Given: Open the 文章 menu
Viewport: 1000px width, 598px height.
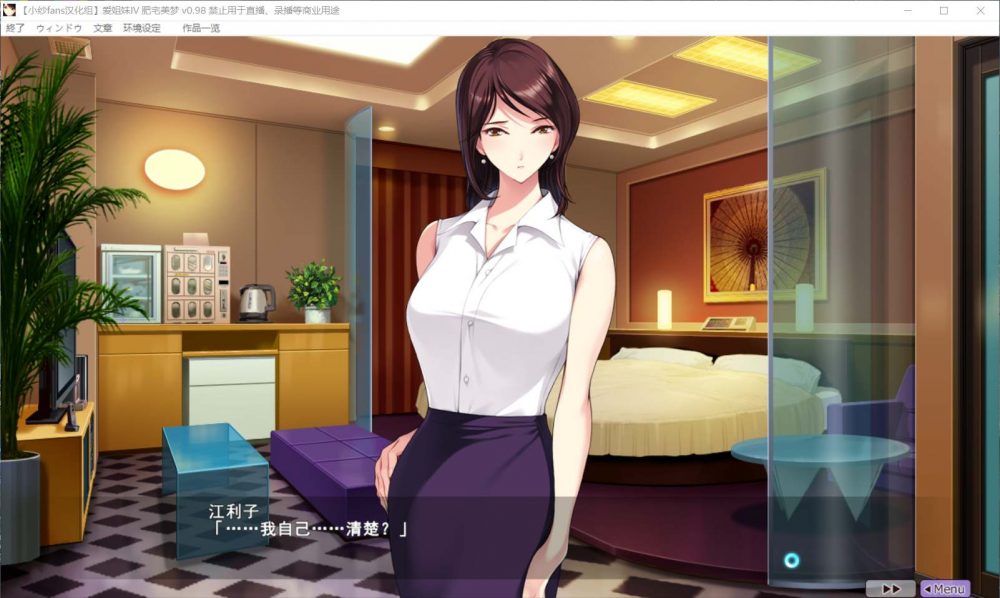Looking at the screenshot, I should pyautogui.click(x=103, y=28).
